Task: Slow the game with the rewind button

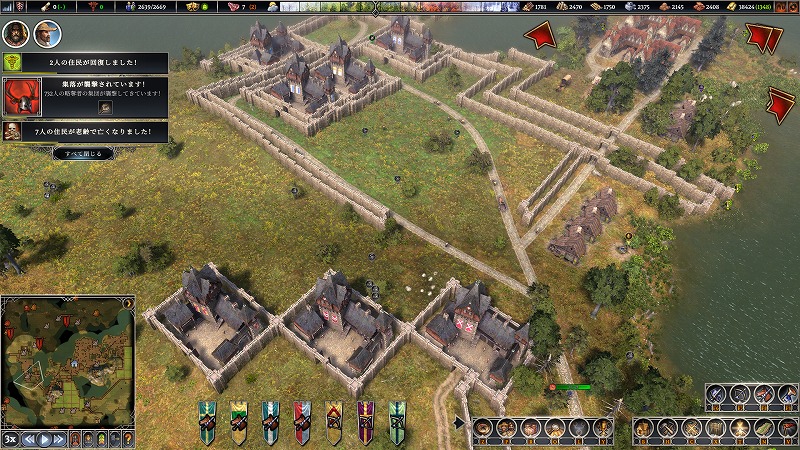Action: [30, 439]
